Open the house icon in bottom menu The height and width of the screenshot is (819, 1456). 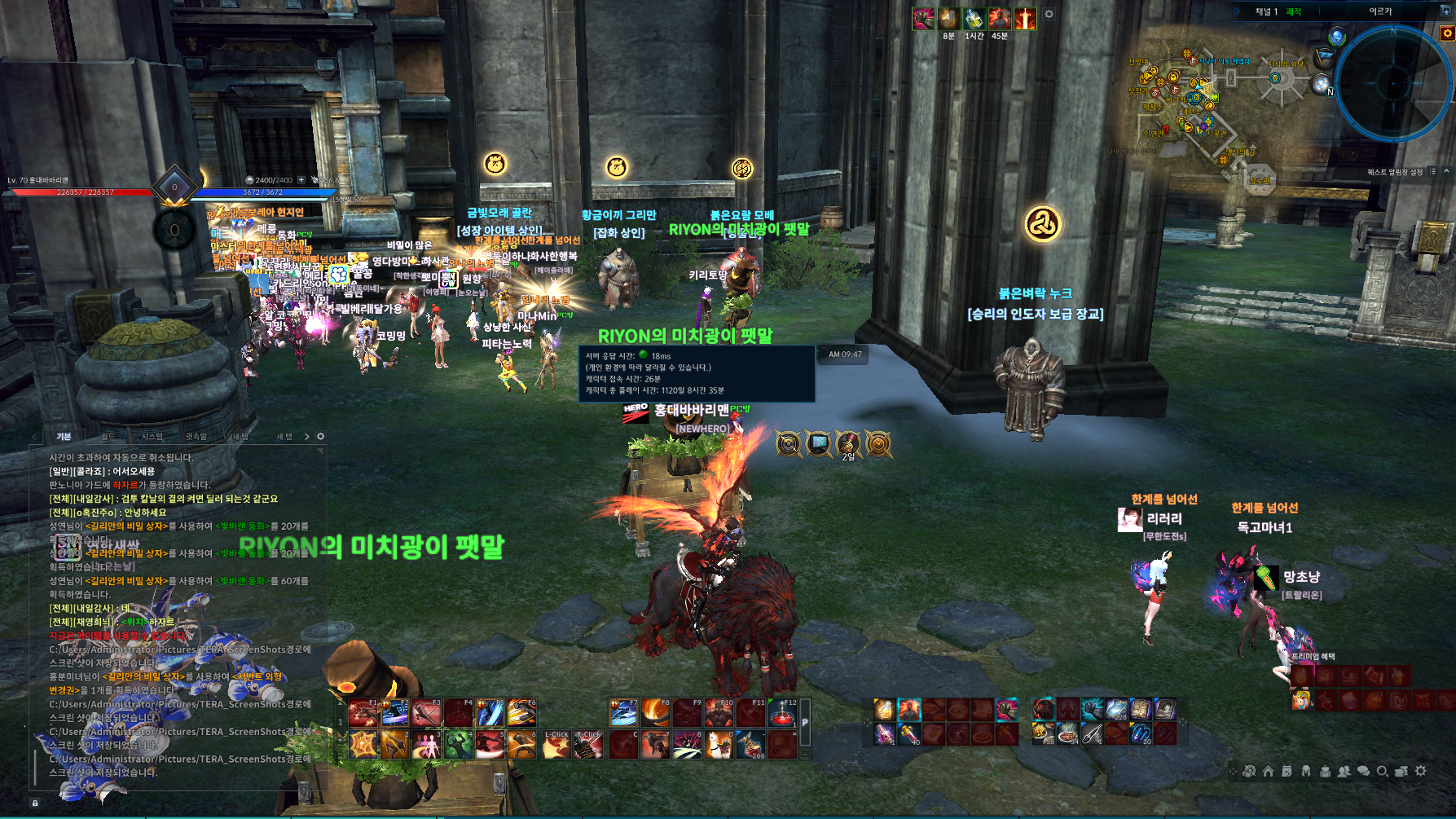coord(1268,771)
